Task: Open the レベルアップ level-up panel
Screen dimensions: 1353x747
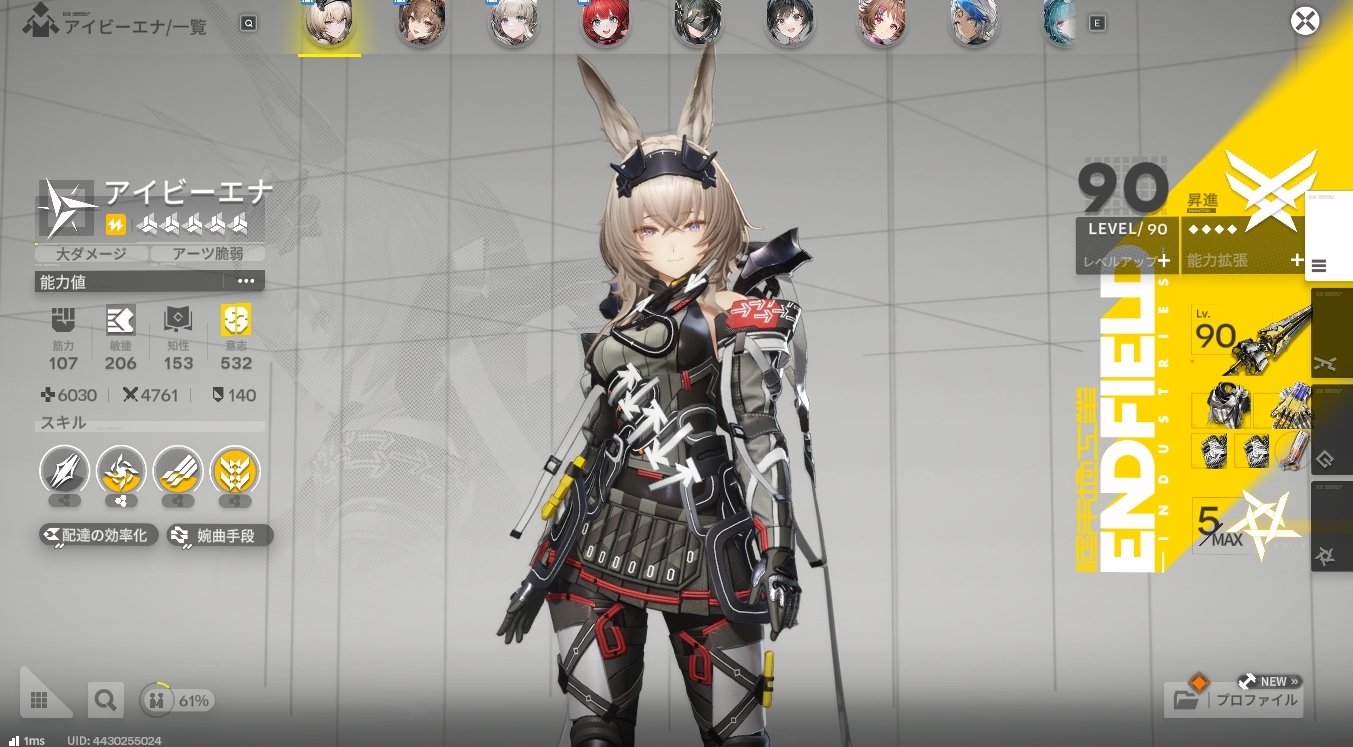Action: click(1127, 260)
